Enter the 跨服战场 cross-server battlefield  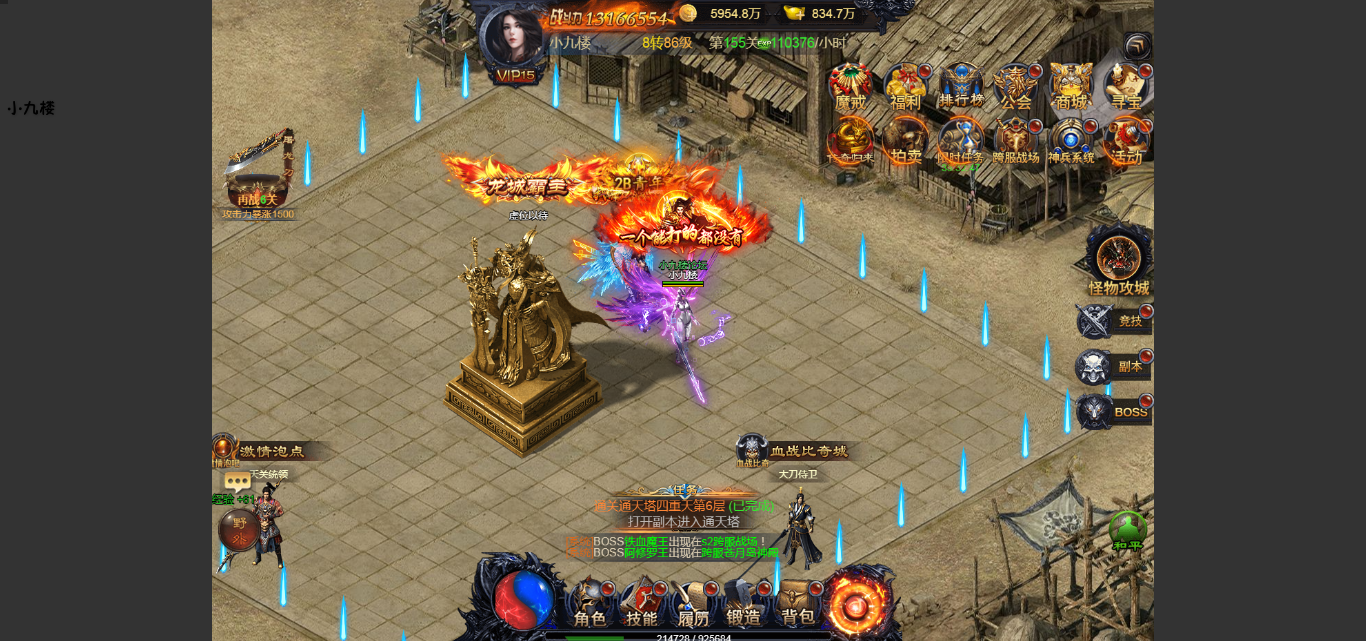pyautogui.click(x=1016, y=142)
